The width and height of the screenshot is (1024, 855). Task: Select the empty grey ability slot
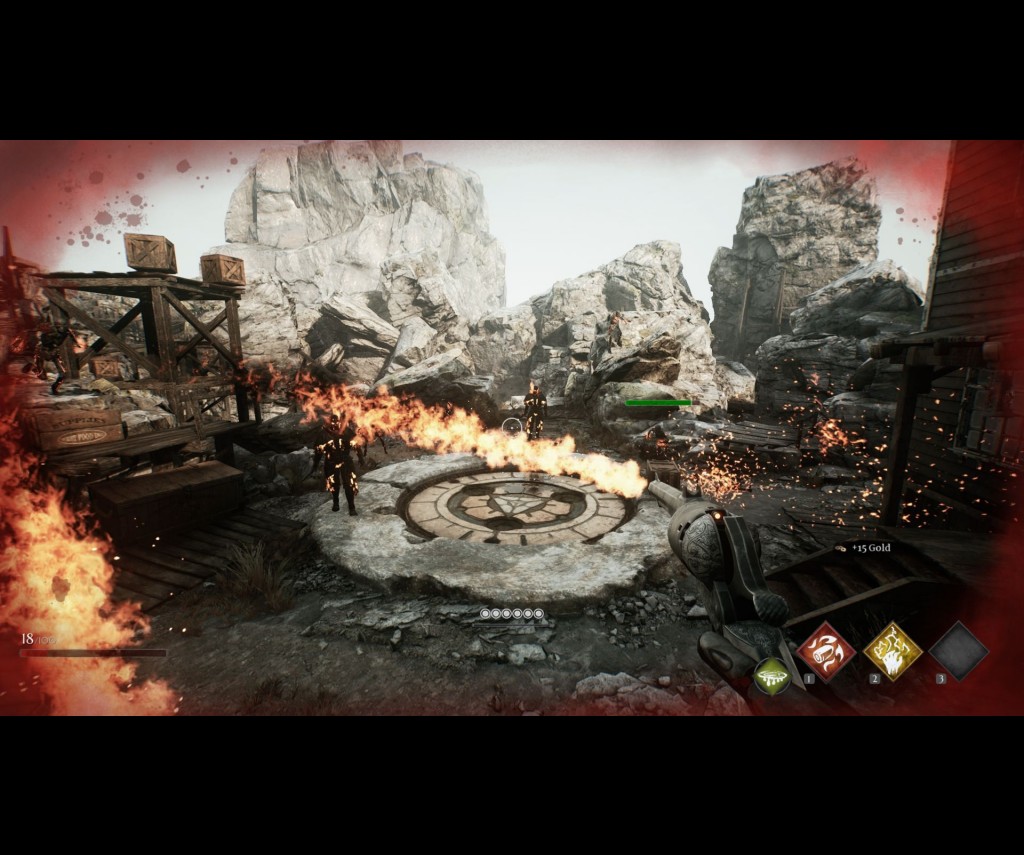pyautogui.click(x=958, y=651)
